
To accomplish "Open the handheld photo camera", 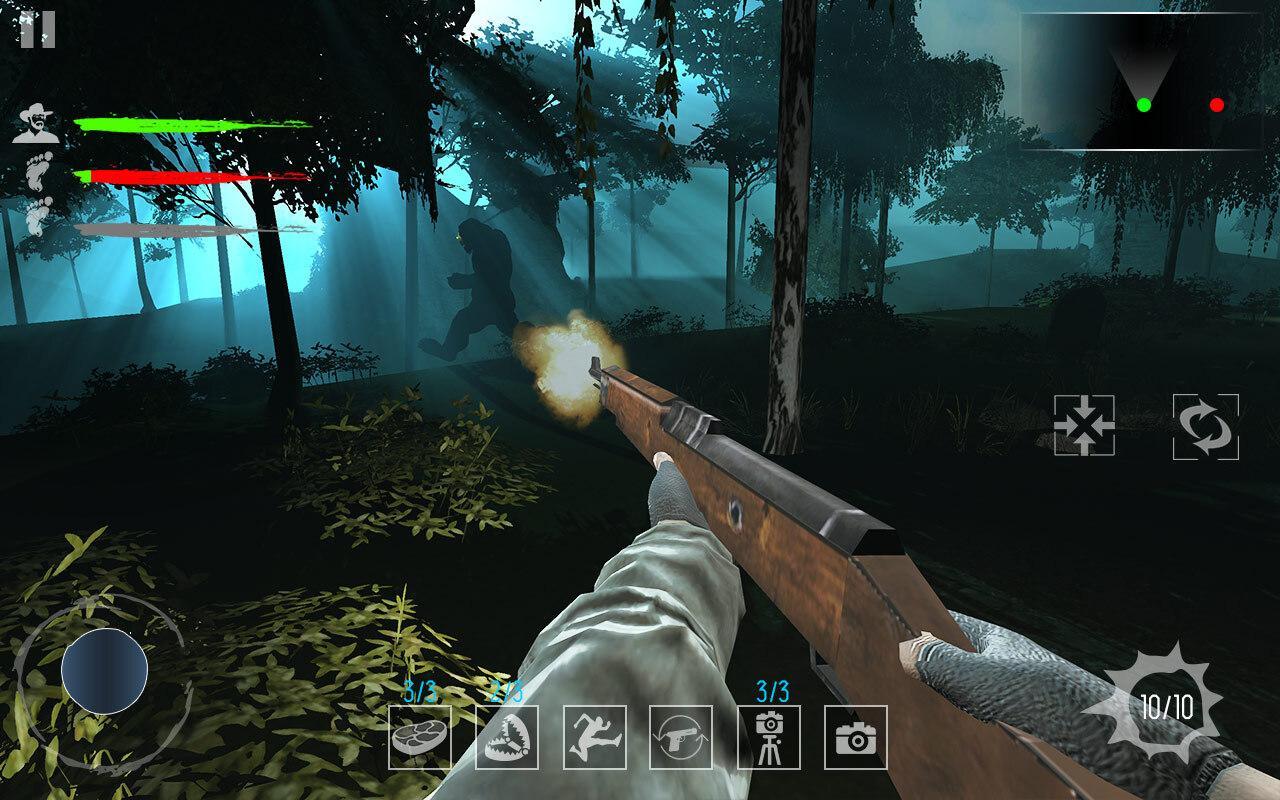I will [x=856, y=737].
